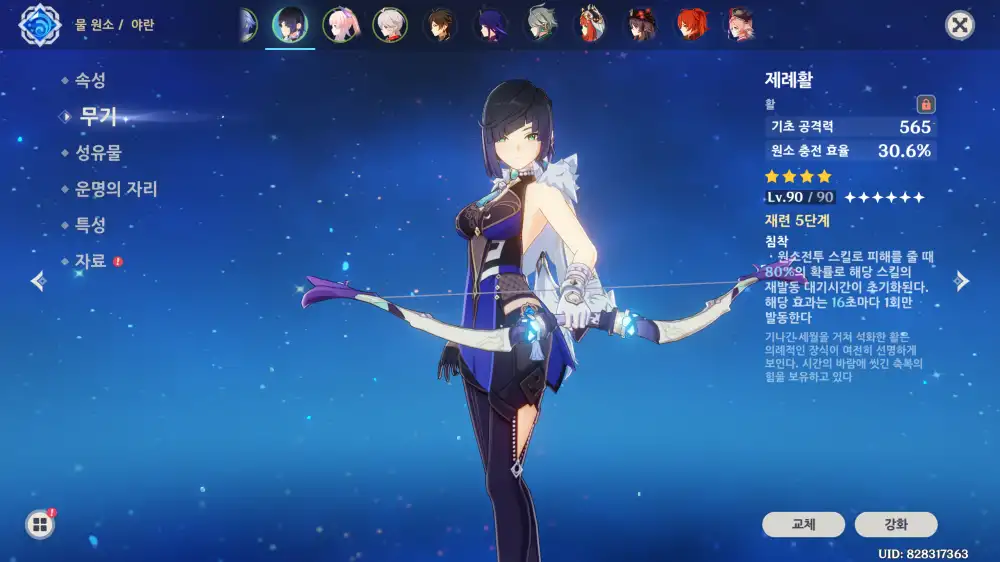The height and width of the screenshot is (562, 1000).
Task: Select Yelan's portrait in the party row
Action: [x=290, y=25]
